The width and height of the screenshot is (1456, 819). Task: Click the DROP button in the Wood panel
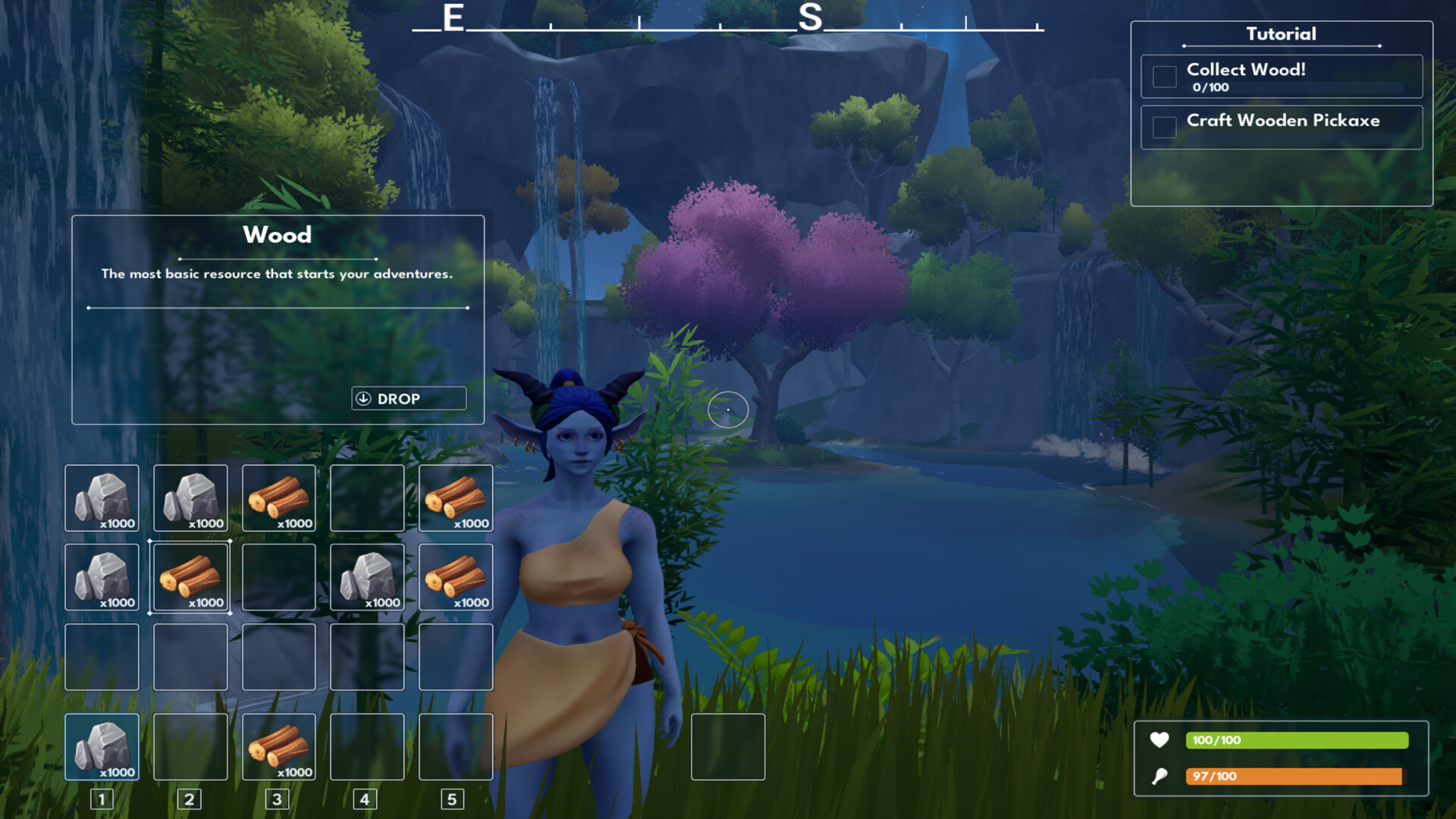(408, 398)
